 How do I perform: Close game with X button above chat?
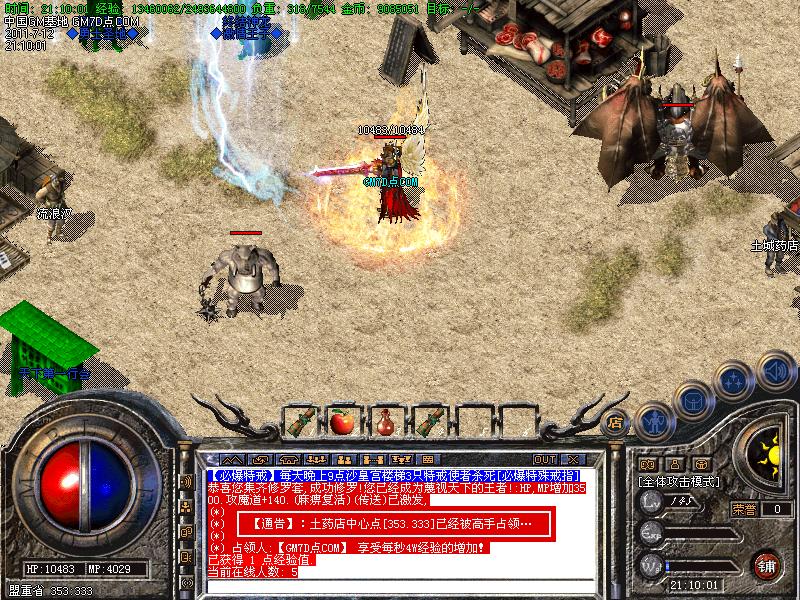point(575,460)
